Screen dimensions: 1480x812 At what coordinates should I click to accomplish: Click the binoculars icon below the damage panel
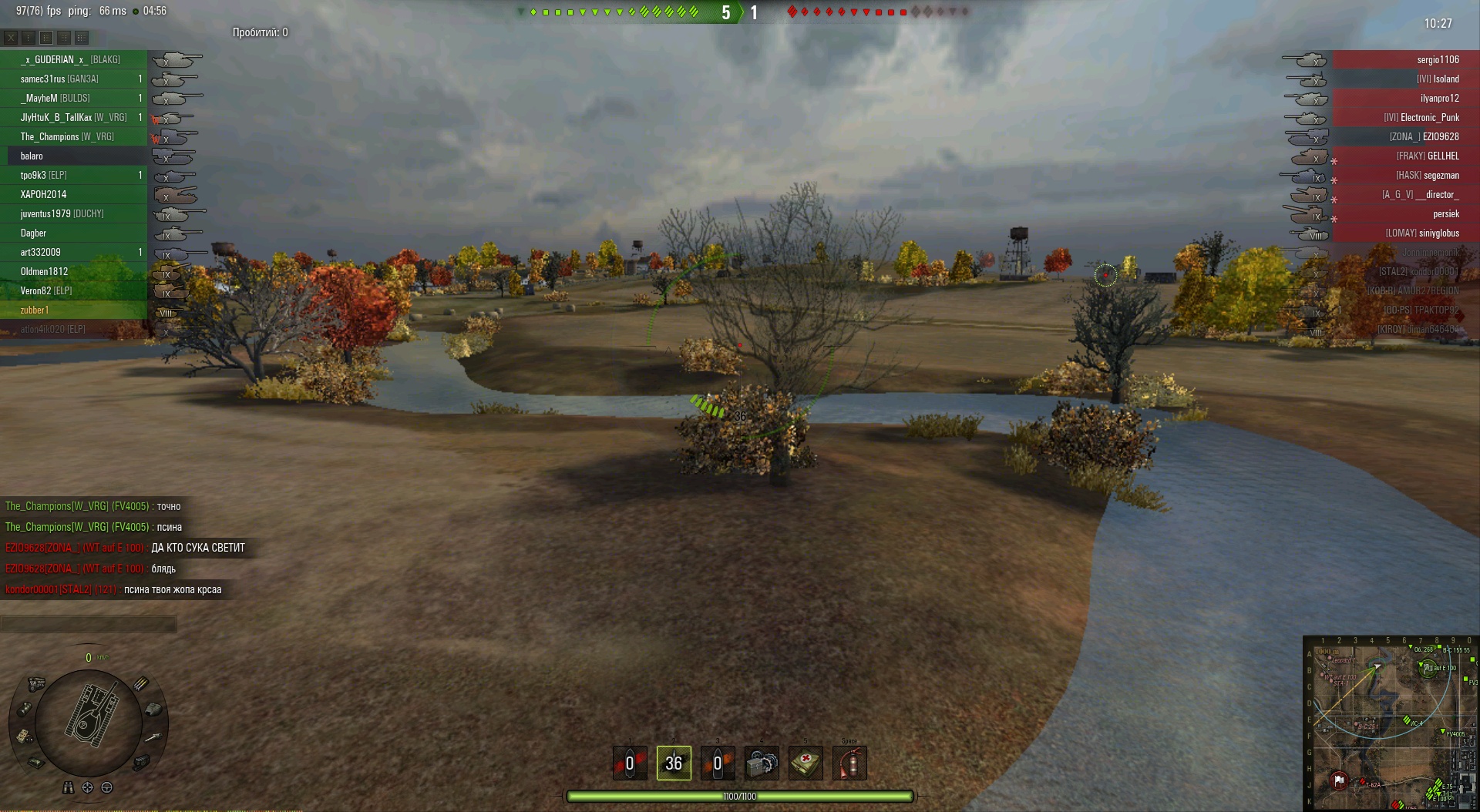[x=69, y=787]
